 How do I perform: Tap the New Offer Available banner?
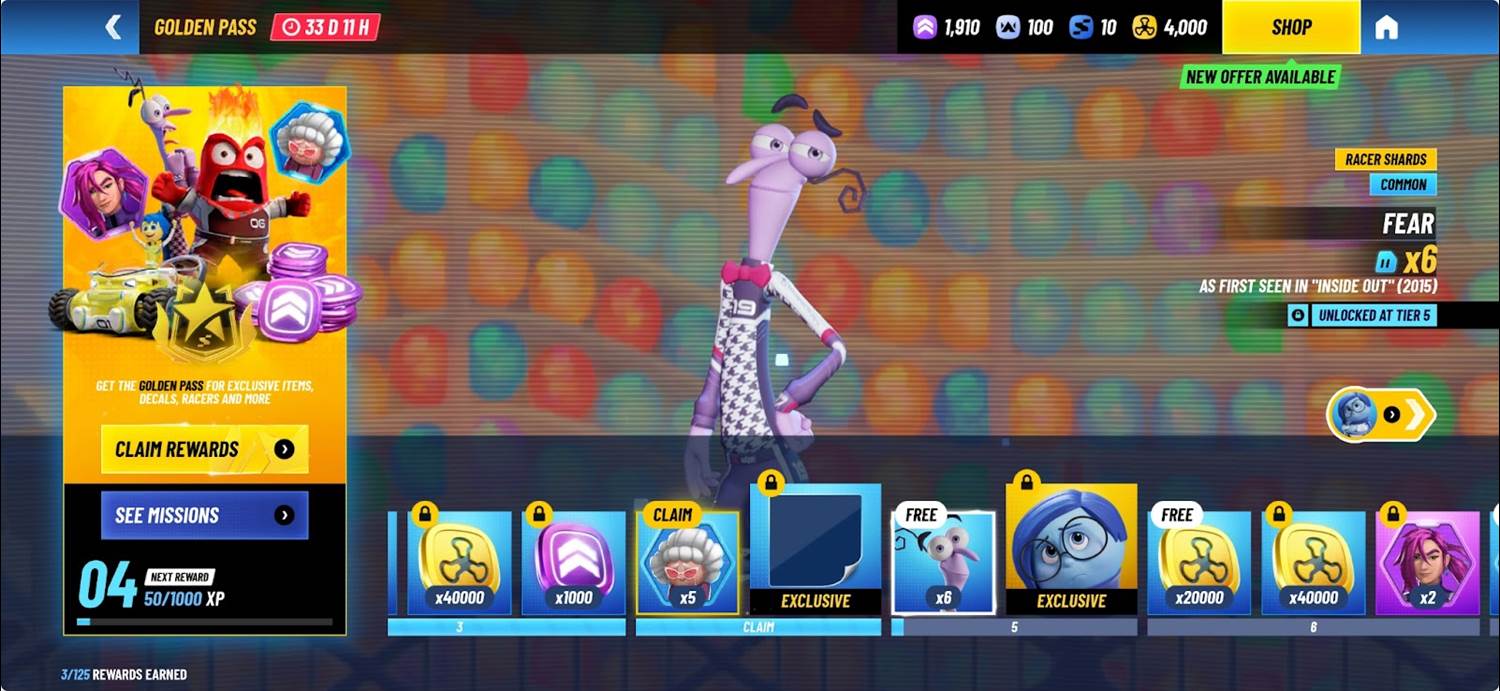pyautogui.click(x=1260, y=77)
